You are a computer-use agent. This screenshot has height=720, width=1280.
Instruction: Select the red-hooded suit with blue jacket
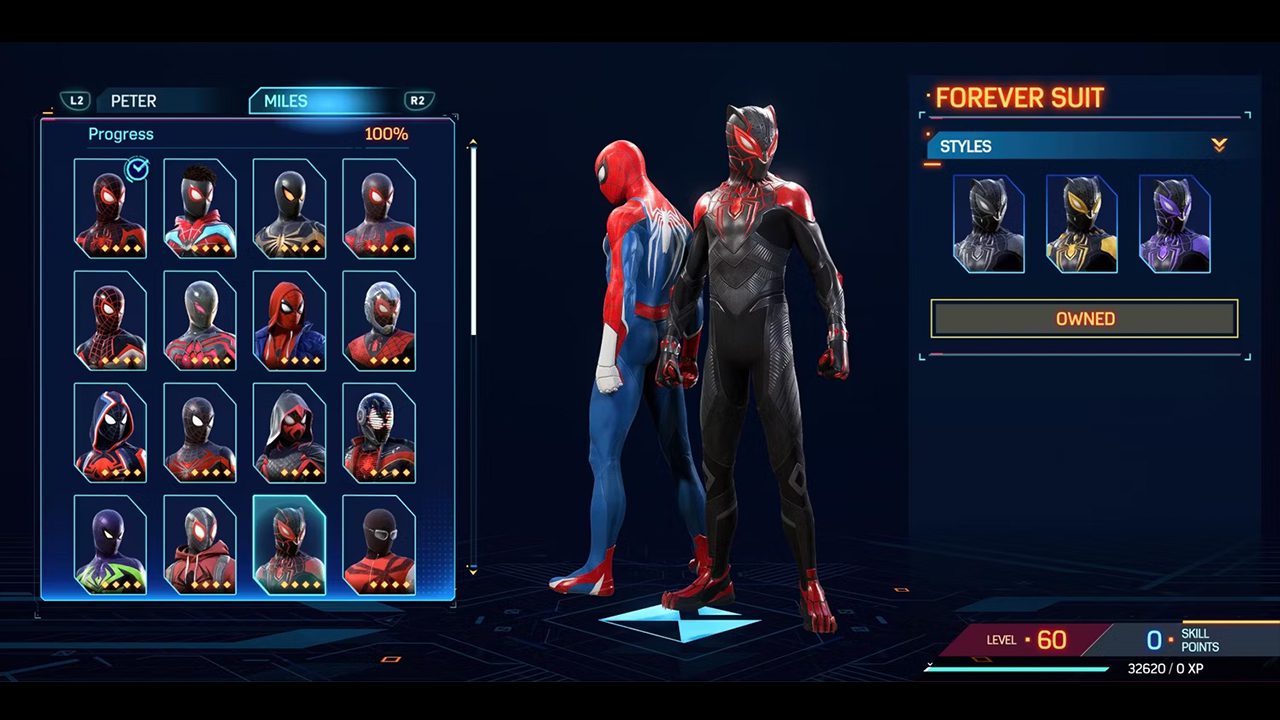(289, 320)
